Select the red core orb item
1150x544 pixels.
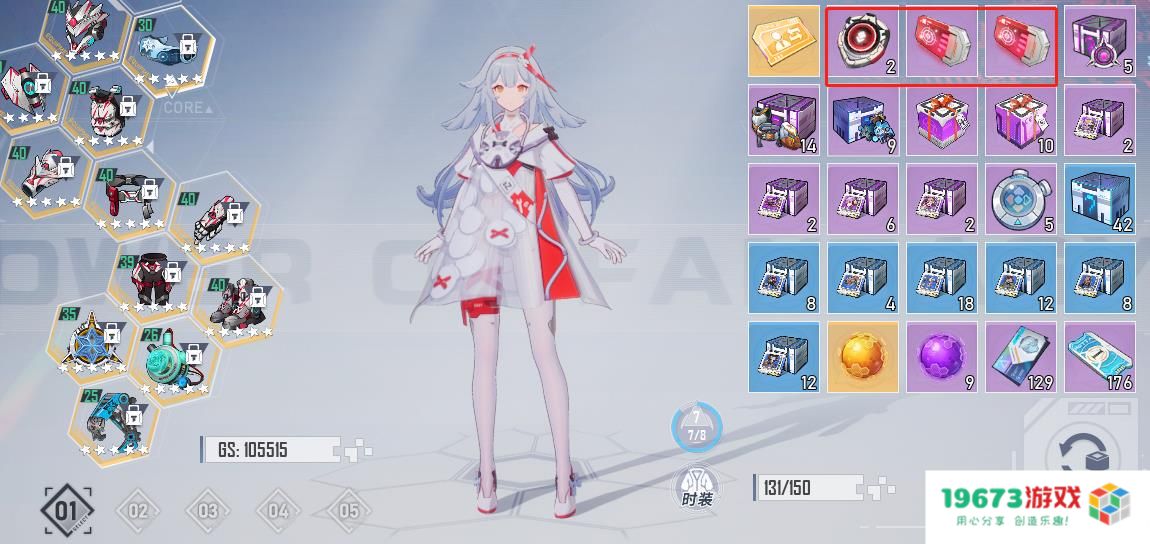click(x=862, y=41)
